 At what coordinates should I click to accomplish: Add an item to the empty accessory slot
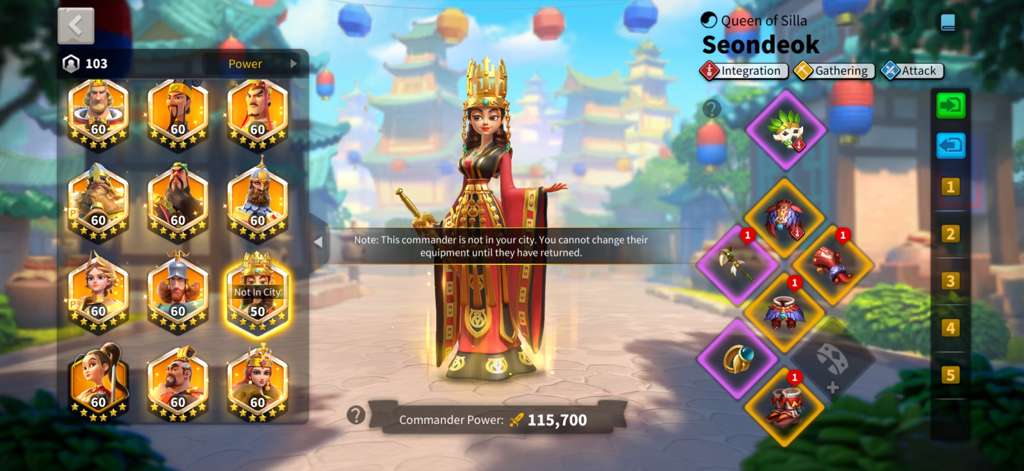click(x=832, y=360)
